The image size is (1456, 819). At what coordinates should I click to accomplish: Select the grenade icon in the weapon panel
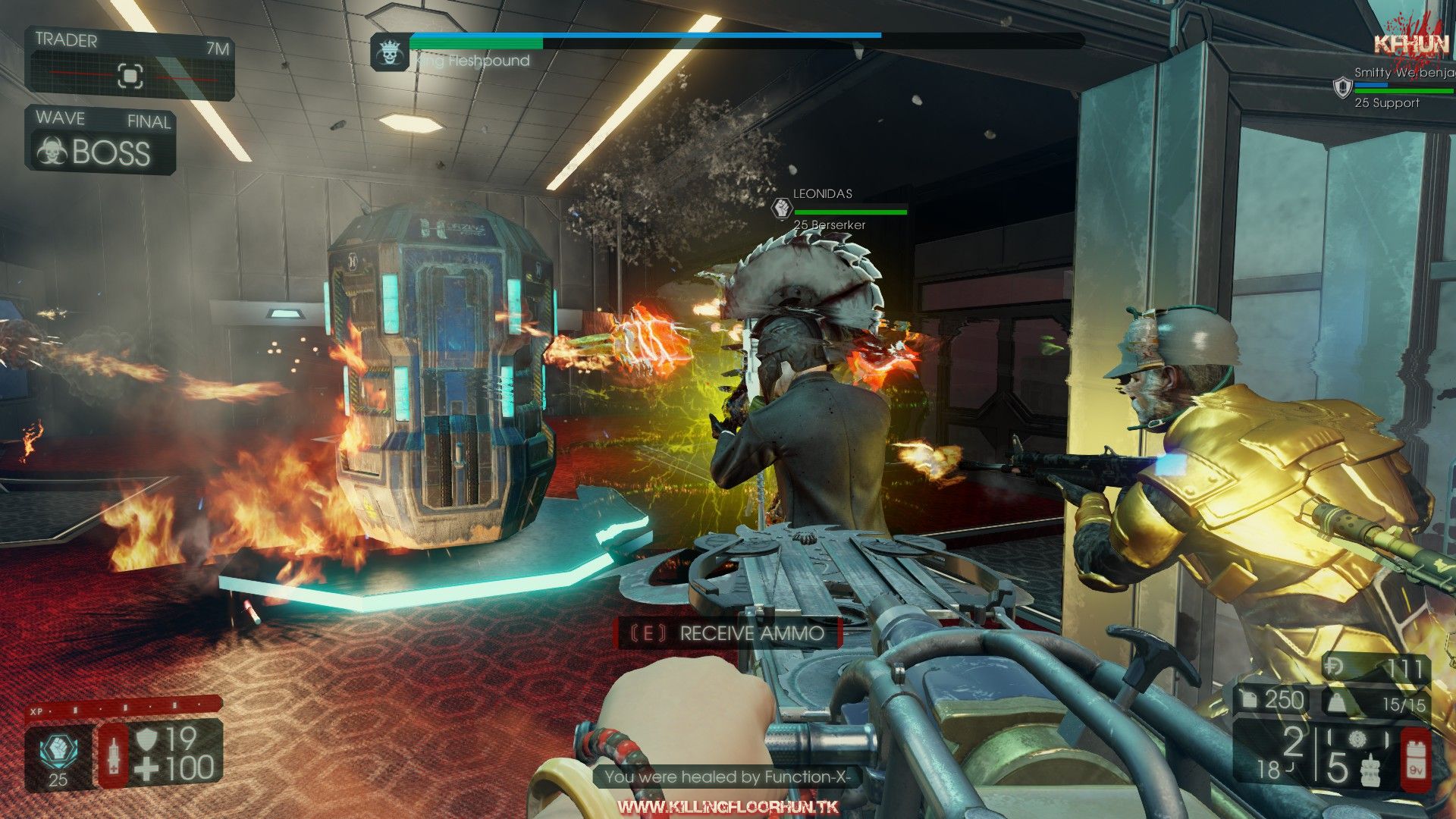pyautogui.click(x=1368, y=768)
